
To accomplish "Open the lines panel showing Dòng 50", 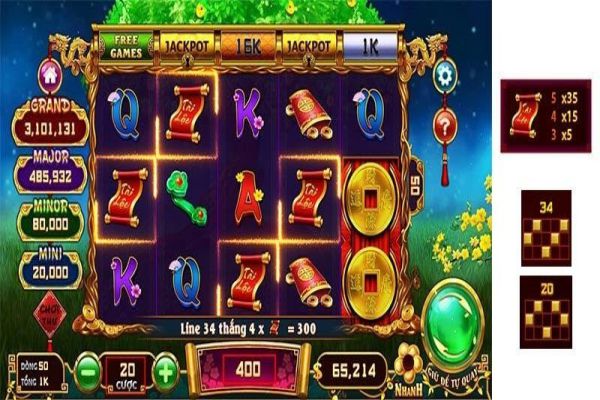I will tap(39, 368).
